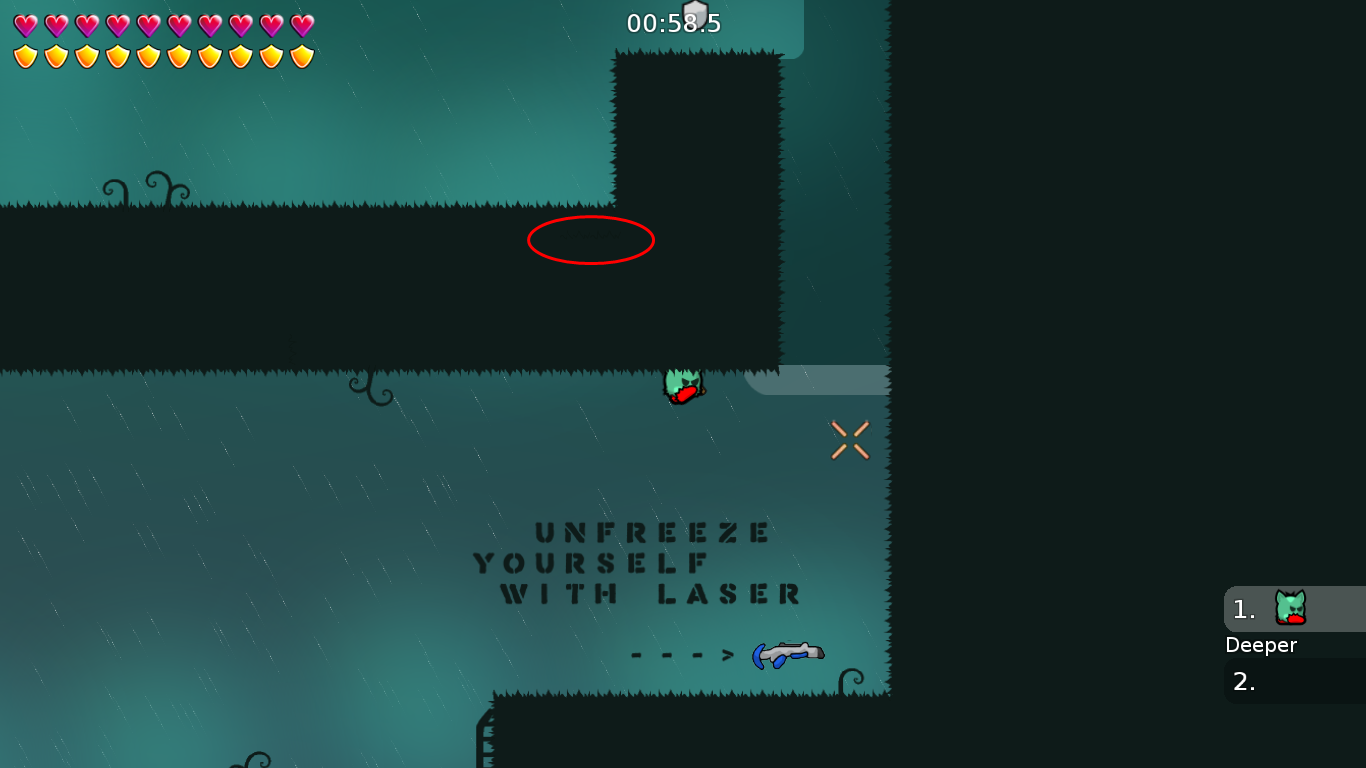Click the red circled area on the platform

[x=591, y=239]
